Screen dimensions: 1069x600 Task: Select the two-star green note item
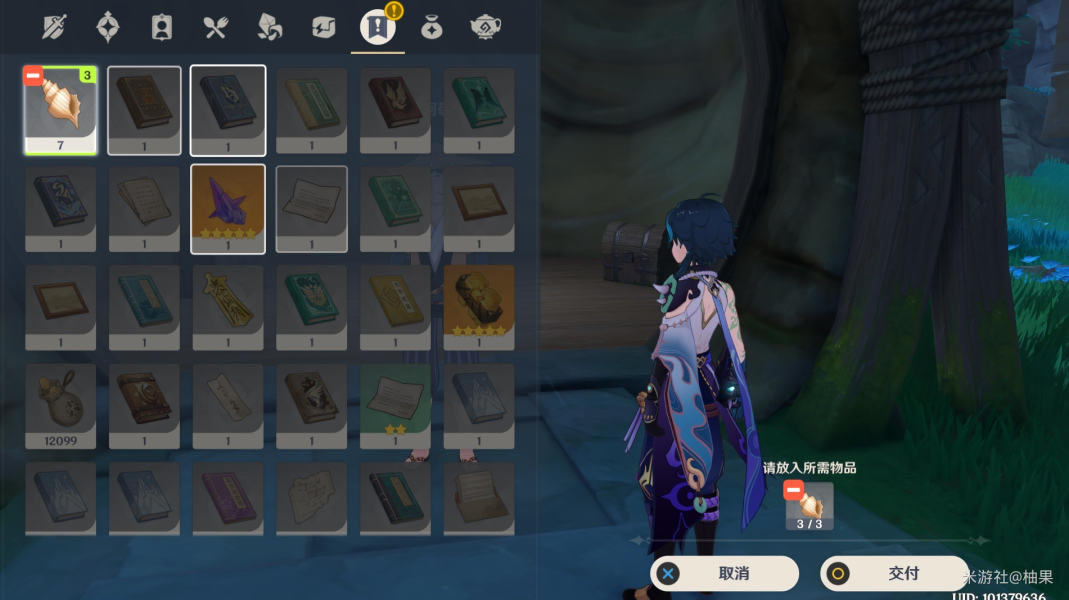(395, 405)
